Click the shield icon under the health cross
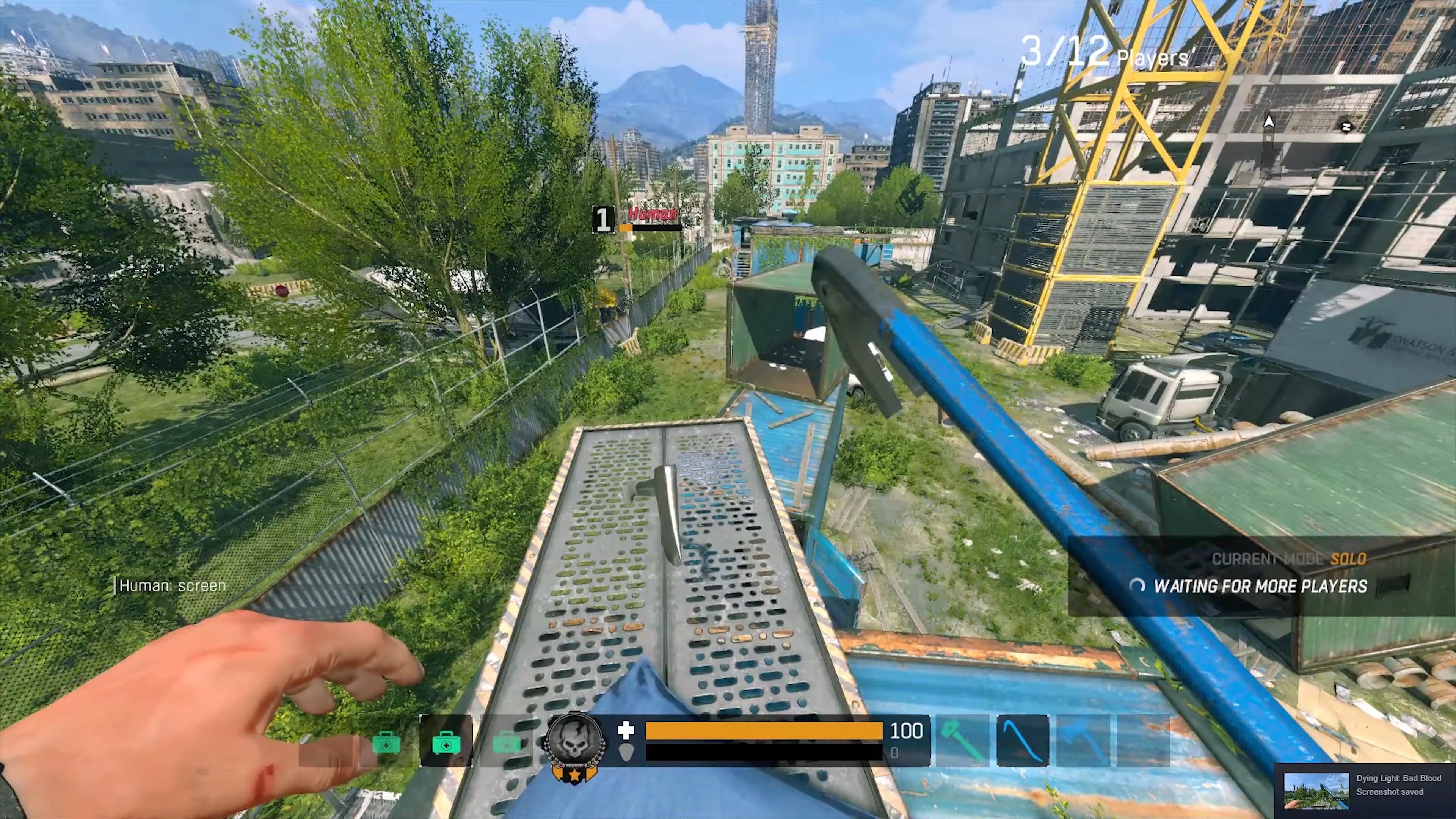Image resolution: width=1456 pixels, height=819 pixels. pyautogui.click(x=626, y=752)
